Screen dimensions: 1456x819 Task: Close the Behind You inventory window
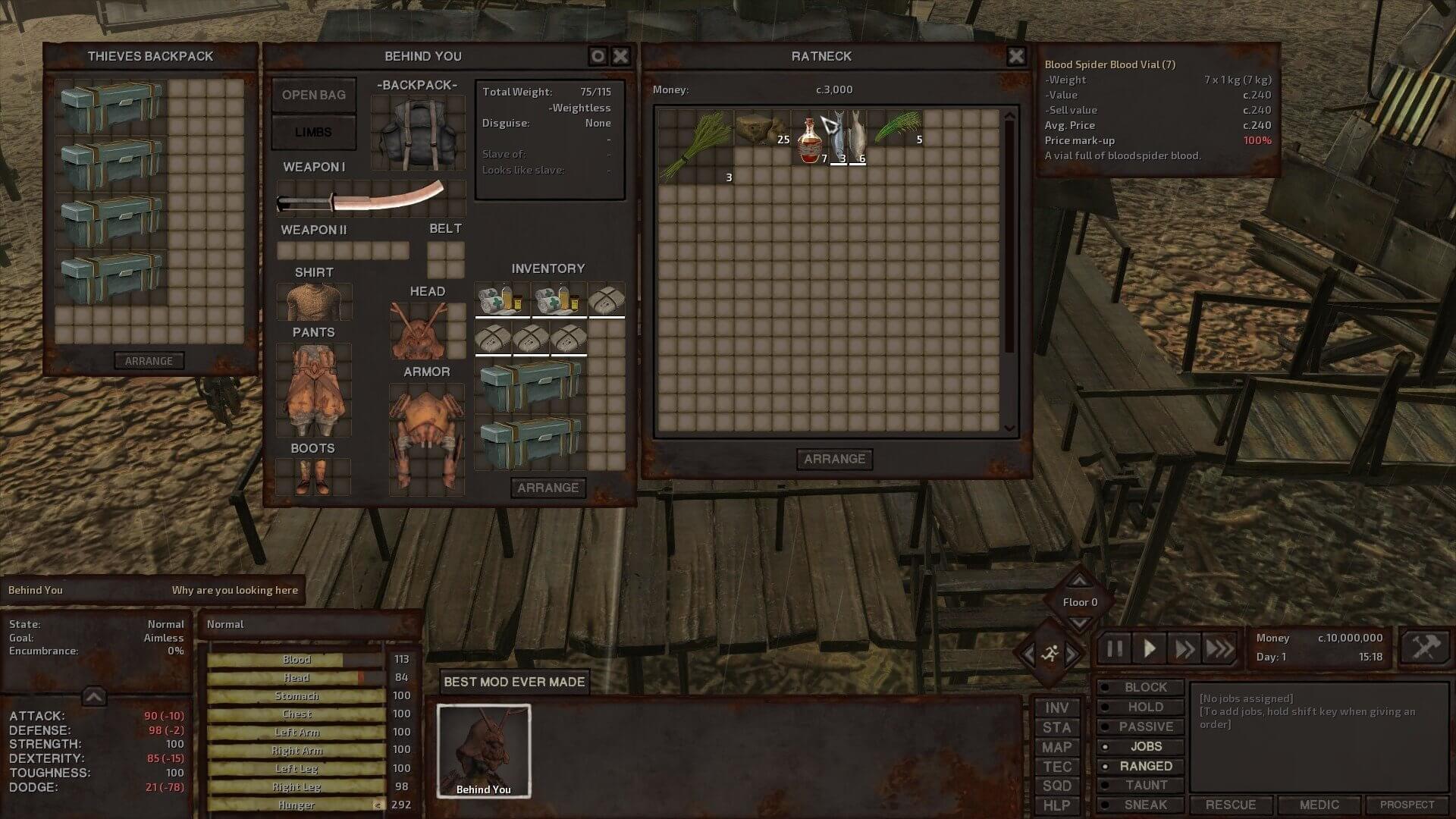tap(620, 56)
